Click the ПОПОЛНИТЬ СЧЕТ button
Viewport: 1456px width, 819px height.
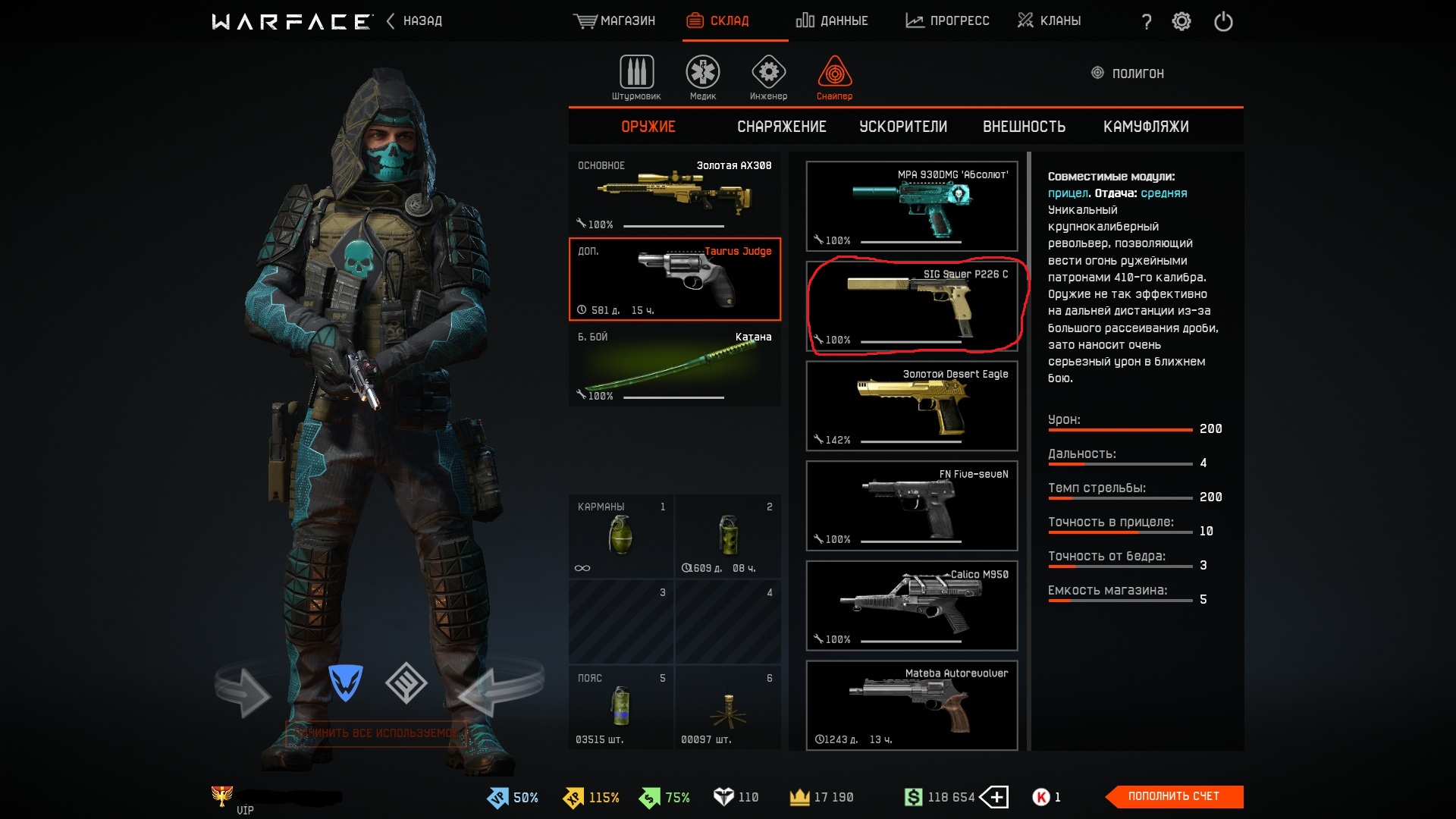point(1173,796)
